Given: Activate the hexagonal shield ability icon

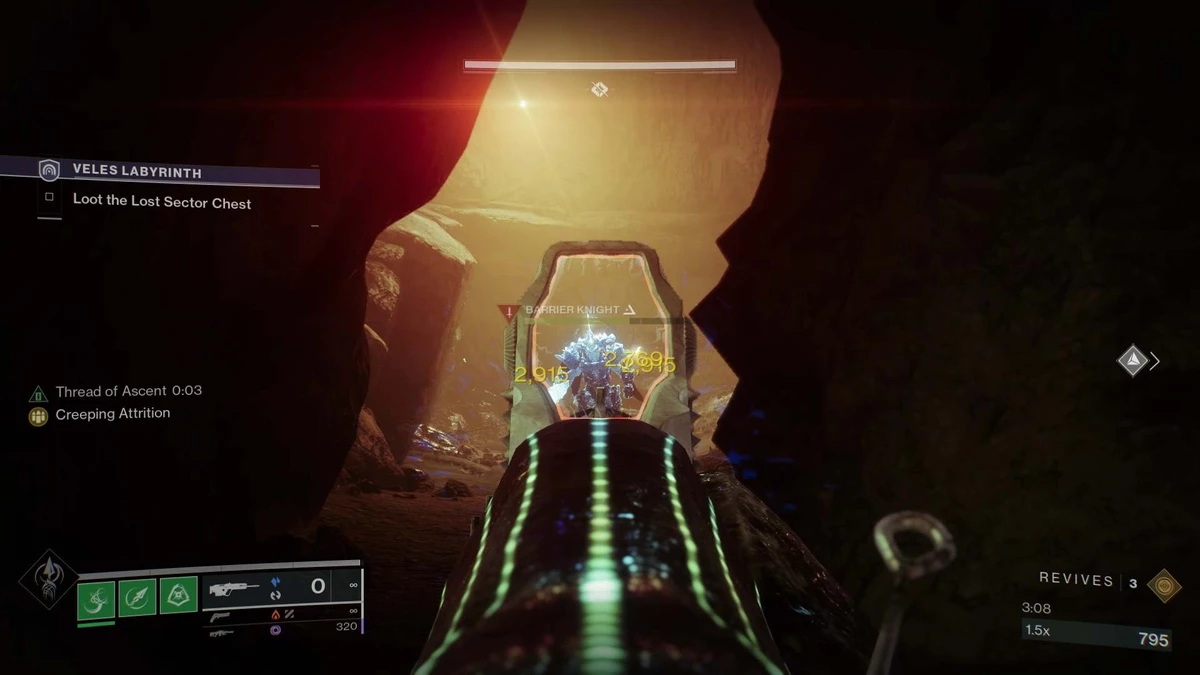Looking at the screenshot, I should [178, 598].
